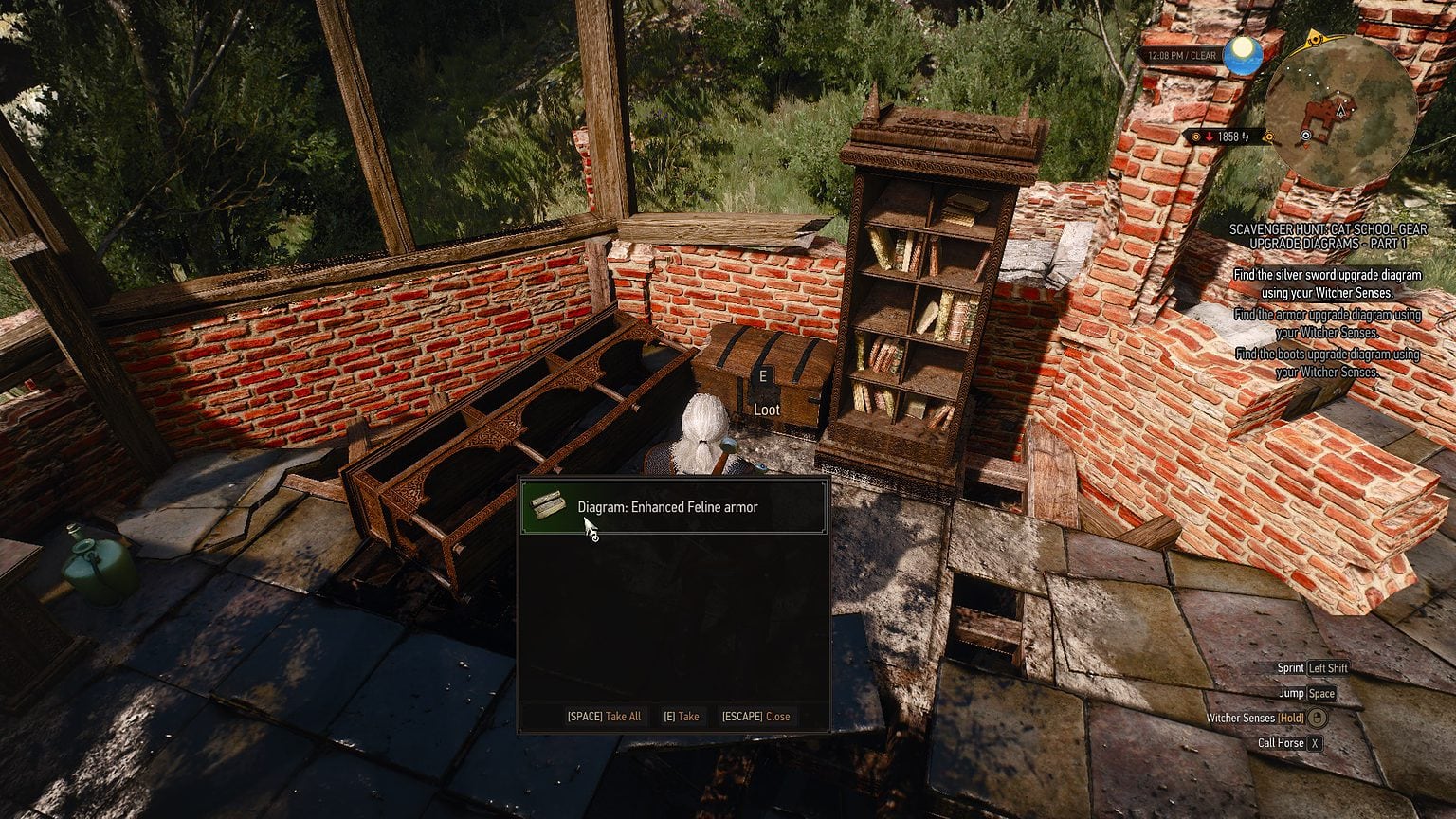Click the red downward arrow next to the money count
This screenshot has width=1456, height=819.
pyautogui.click(x=1210, y=135)
